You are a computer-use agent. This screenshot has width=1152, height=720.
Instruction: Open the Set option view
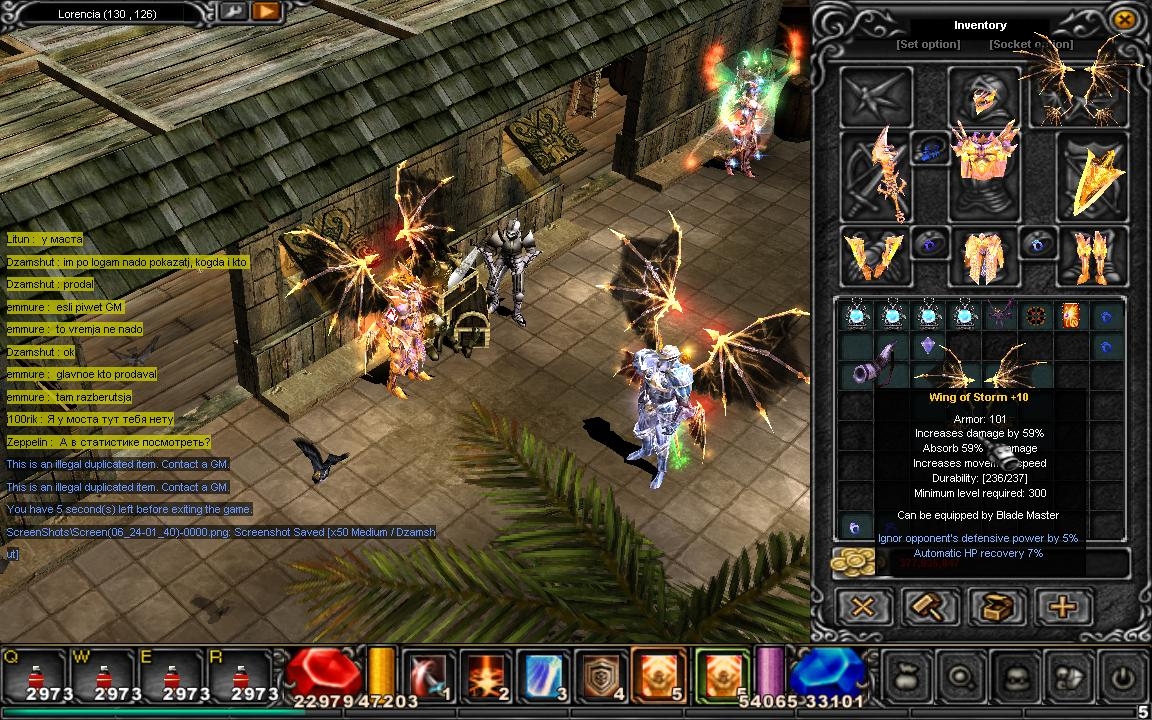point(927,44)
